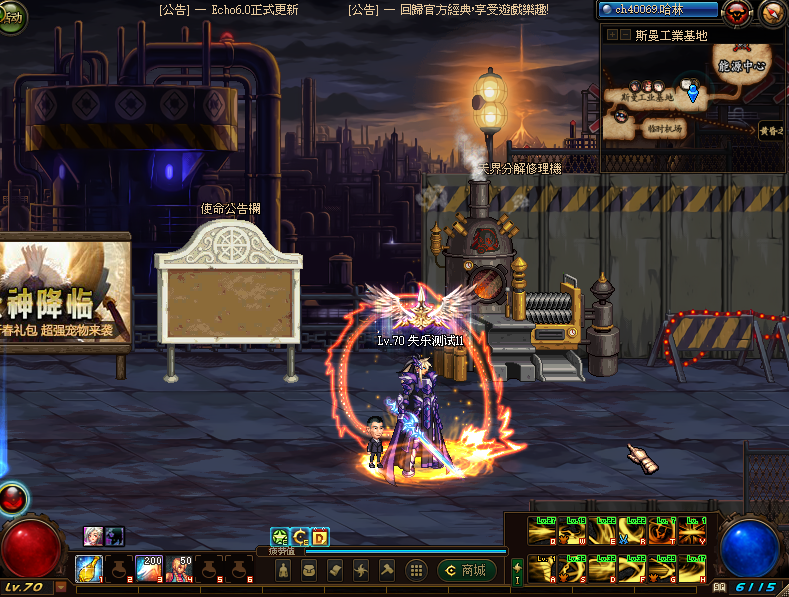Open the 商城 shop button
The image size is (789, 597).
tap(467, 570)
